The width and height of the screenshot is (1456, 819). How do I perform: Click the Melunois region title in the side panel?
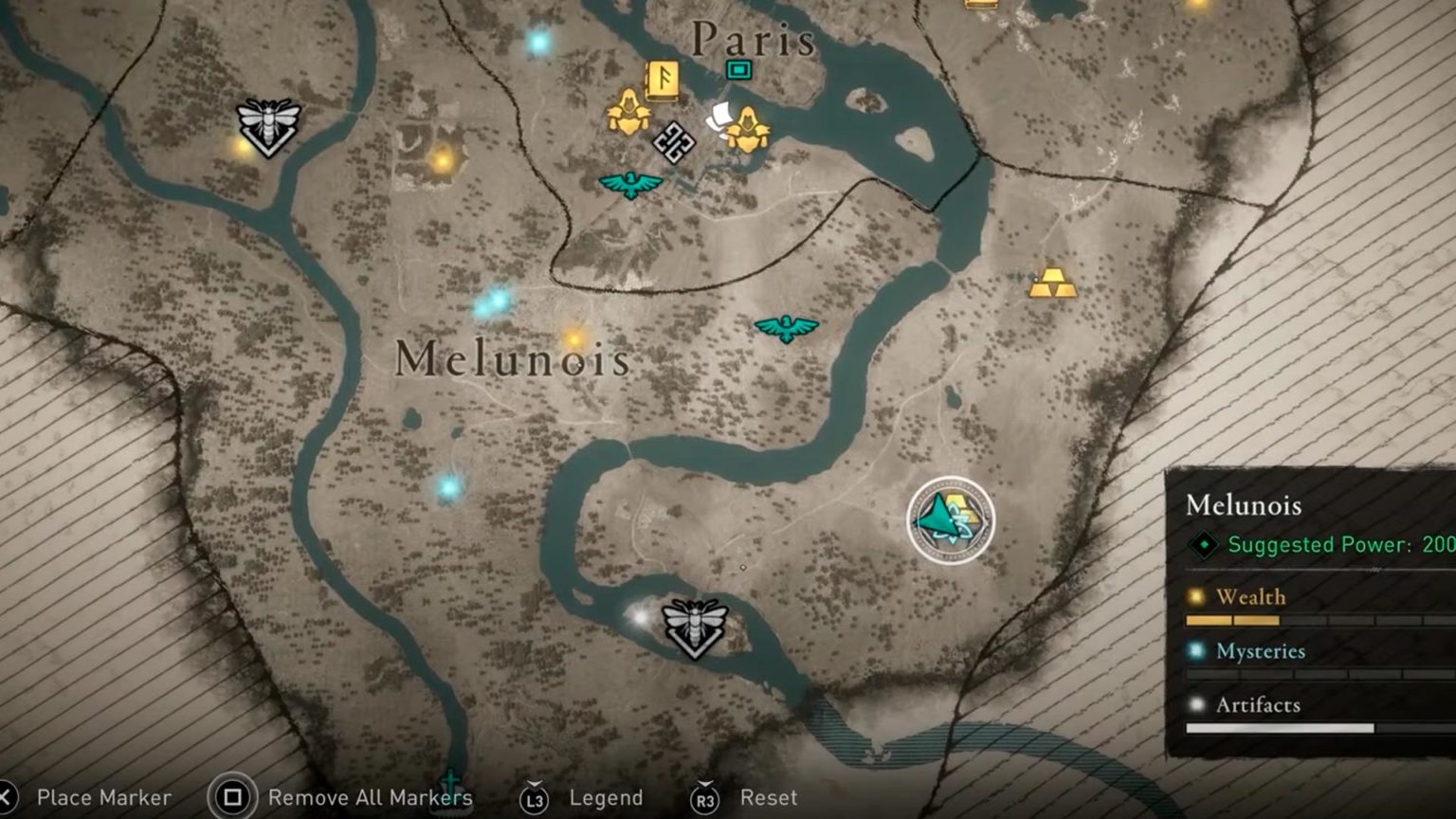(x=1247, y=505)
